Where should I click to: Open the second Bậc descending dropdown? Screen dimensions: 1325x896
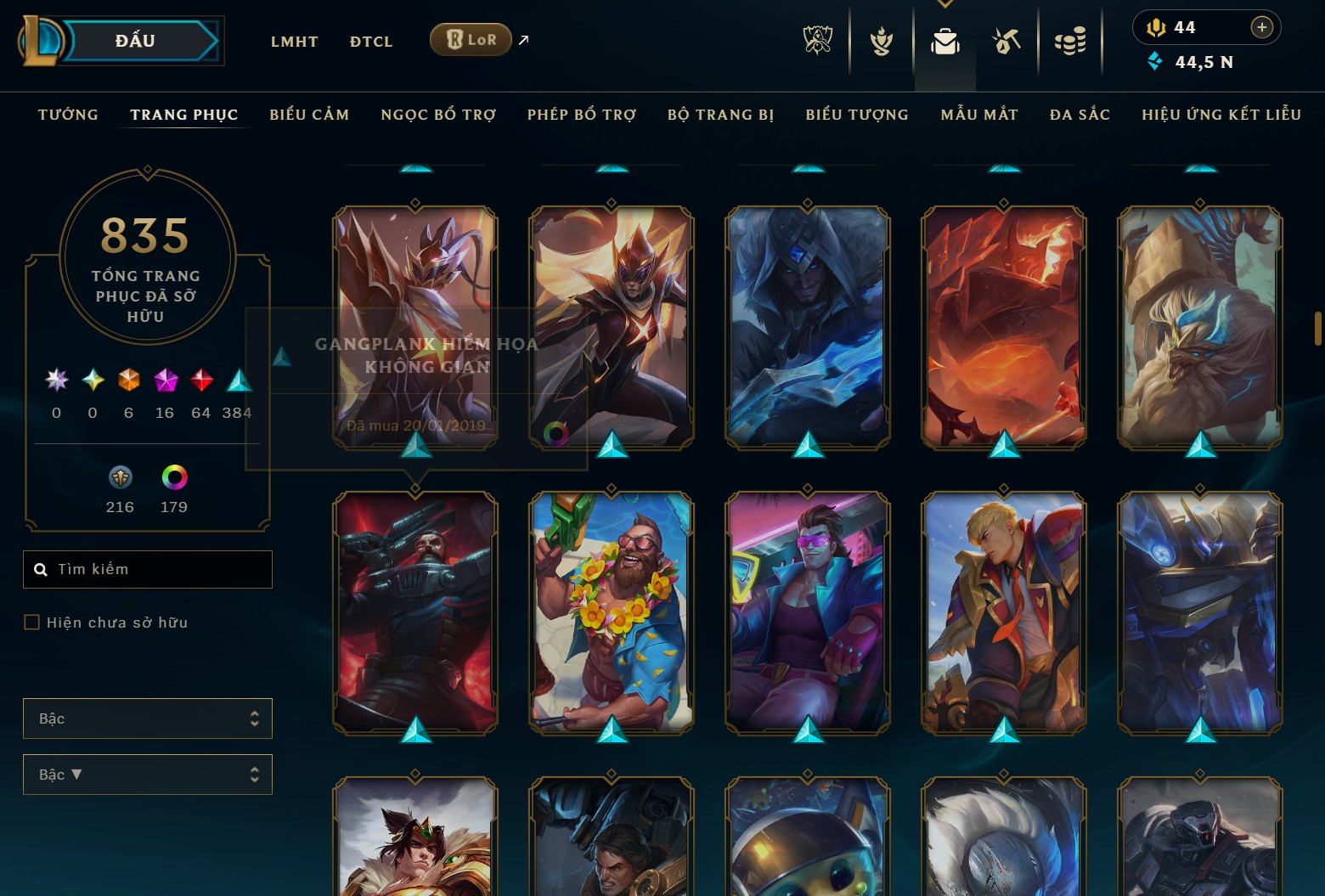148,774
